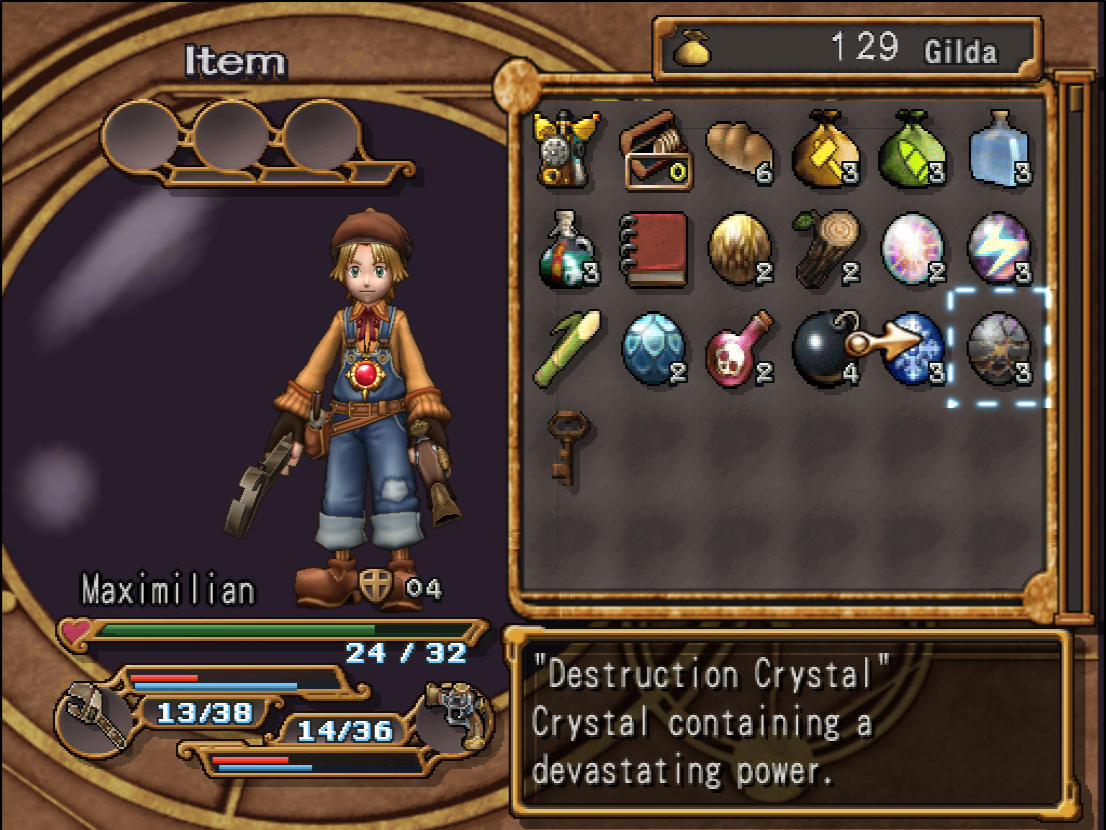
Task: Pick the hammer-marked repair powder bag
Action: point(826,150)
